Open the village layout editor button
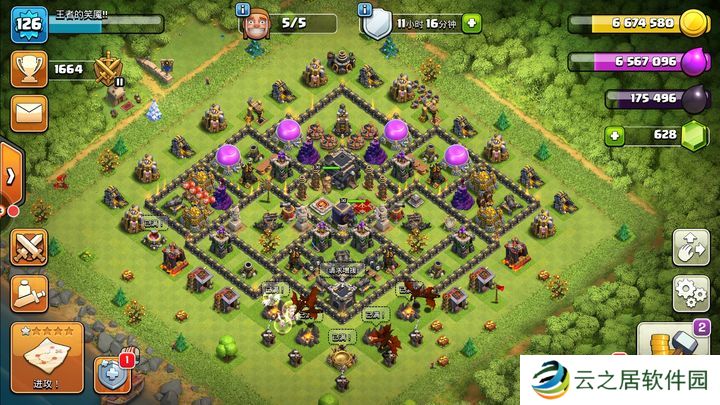The width and height of the screenshot is (720, 405). (691, 247)
